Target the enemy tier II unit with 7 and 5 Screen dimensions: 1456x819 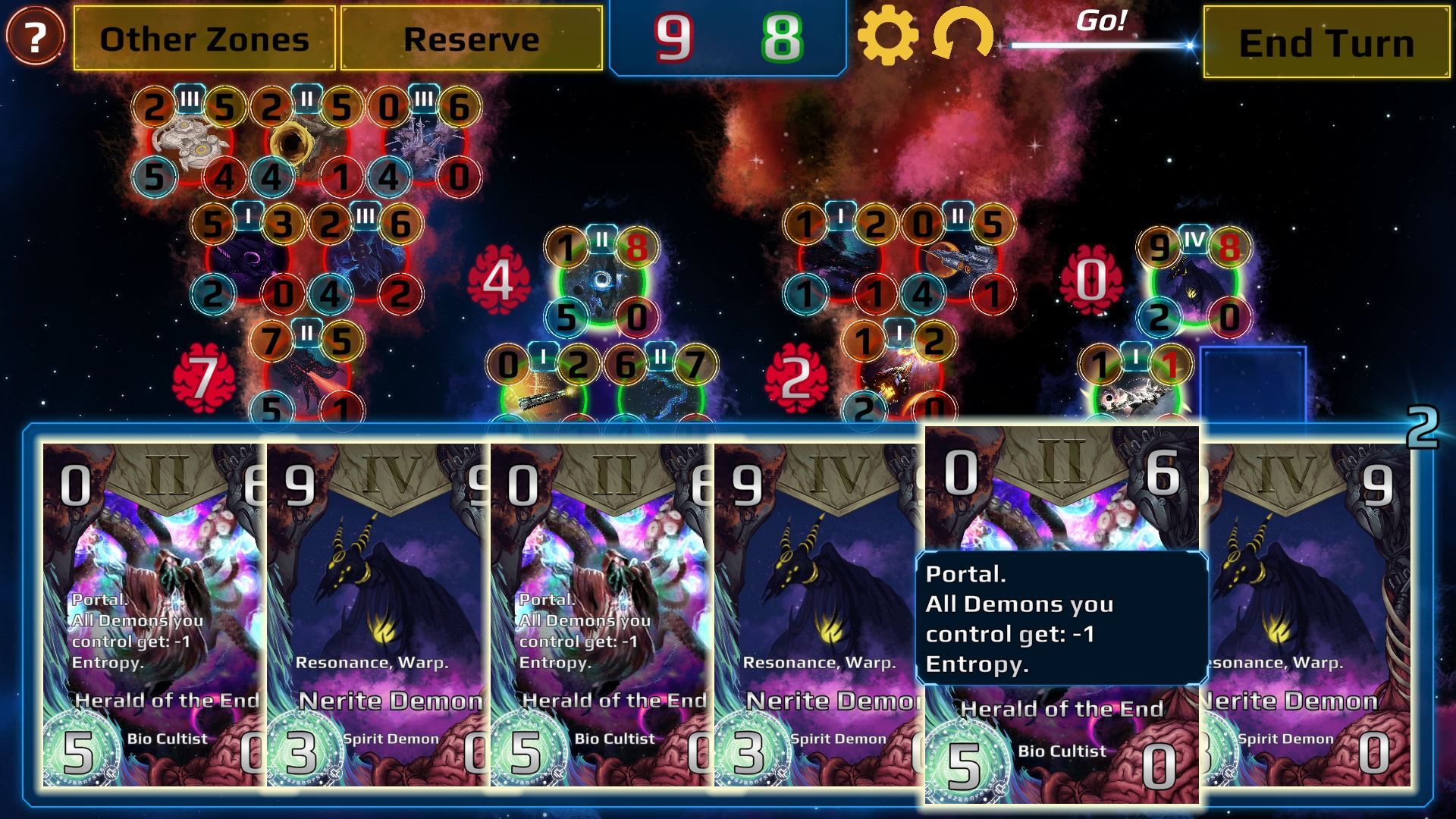point(306,377)
